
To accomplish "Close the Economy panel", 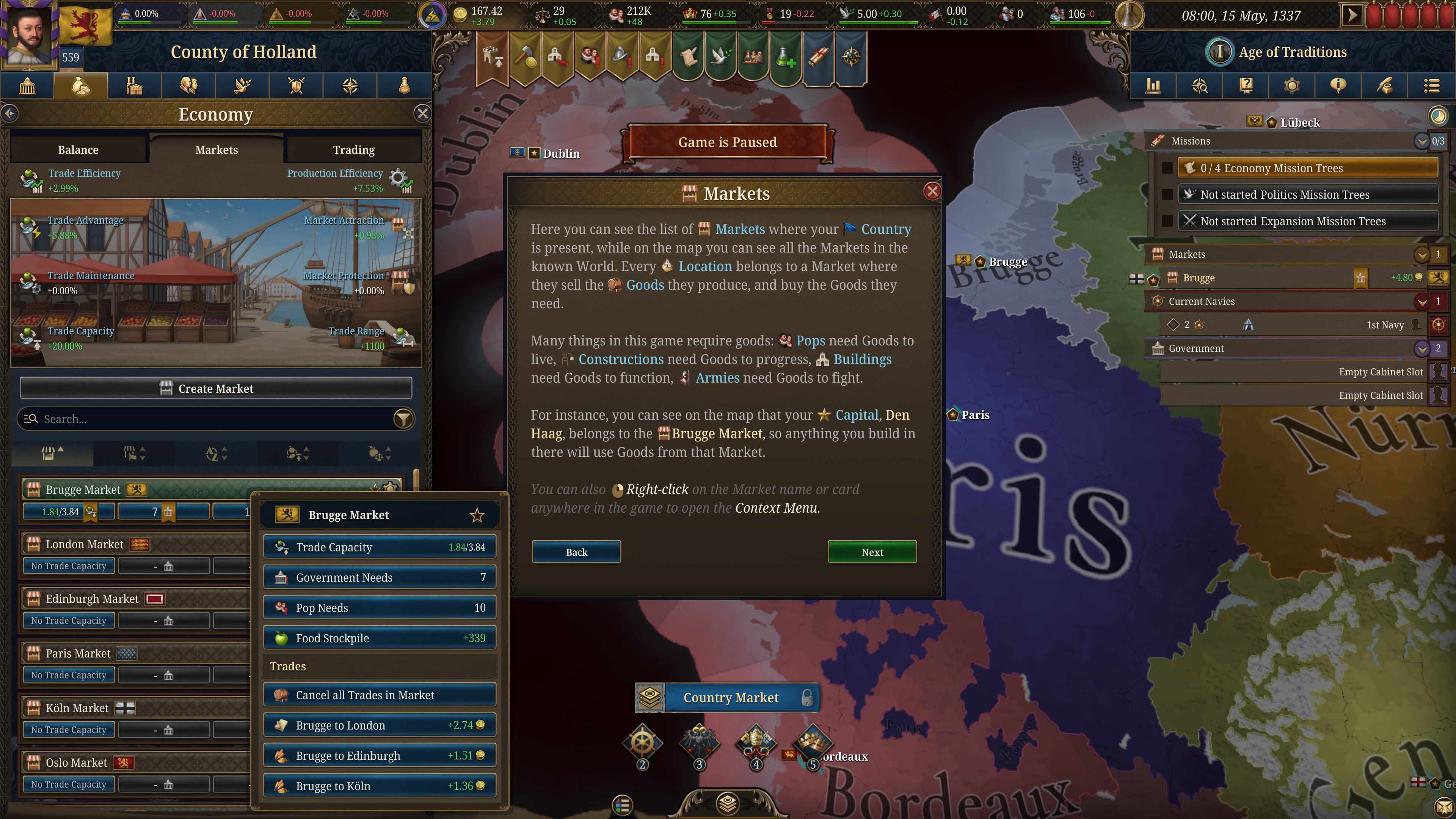I will tap(422, 114).
